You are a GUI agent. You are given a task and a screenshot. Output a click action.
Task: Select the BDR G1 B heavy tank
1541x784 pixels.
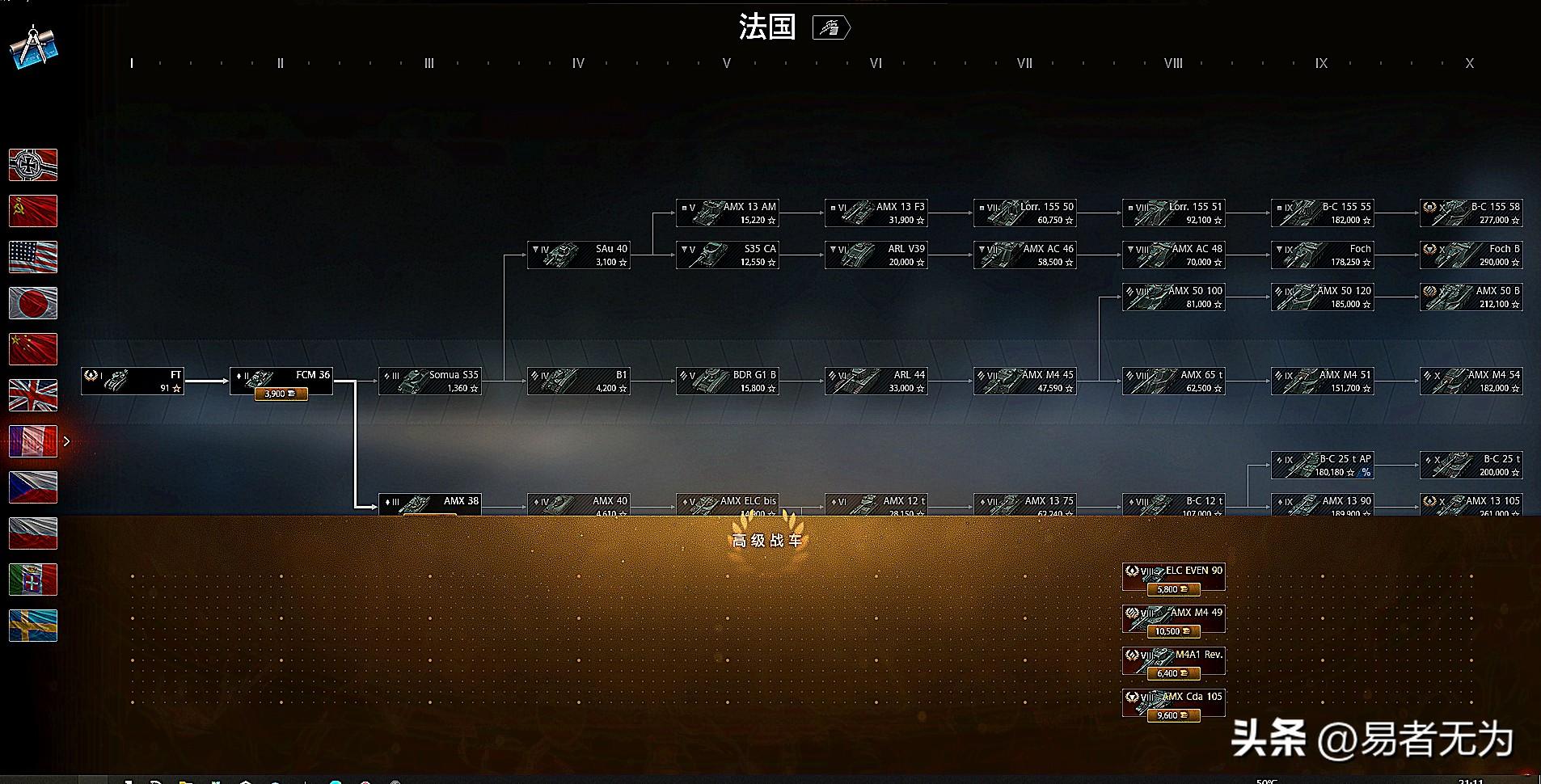[728, 381]
